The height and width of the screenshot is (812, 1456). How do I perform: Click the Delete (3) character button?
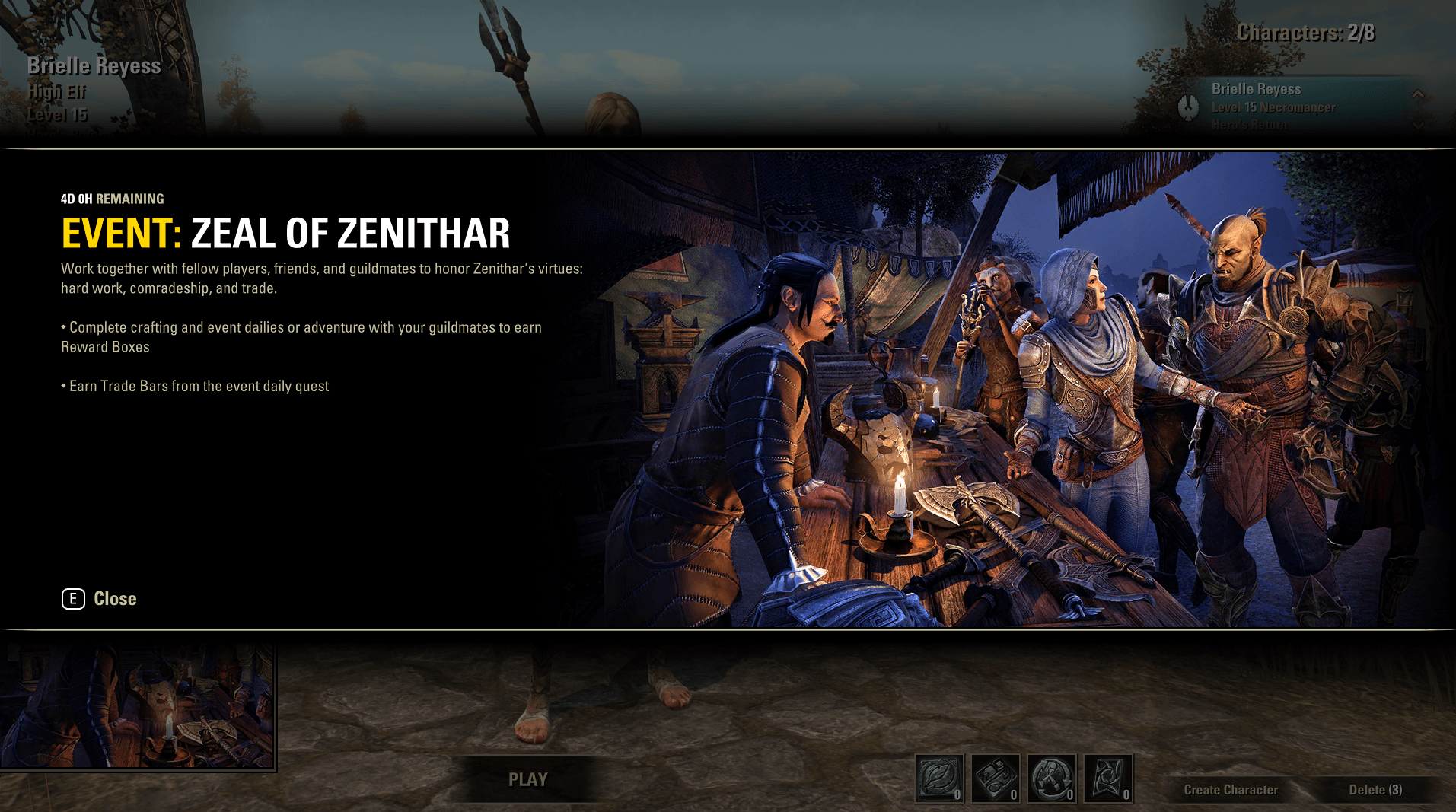1375,790
